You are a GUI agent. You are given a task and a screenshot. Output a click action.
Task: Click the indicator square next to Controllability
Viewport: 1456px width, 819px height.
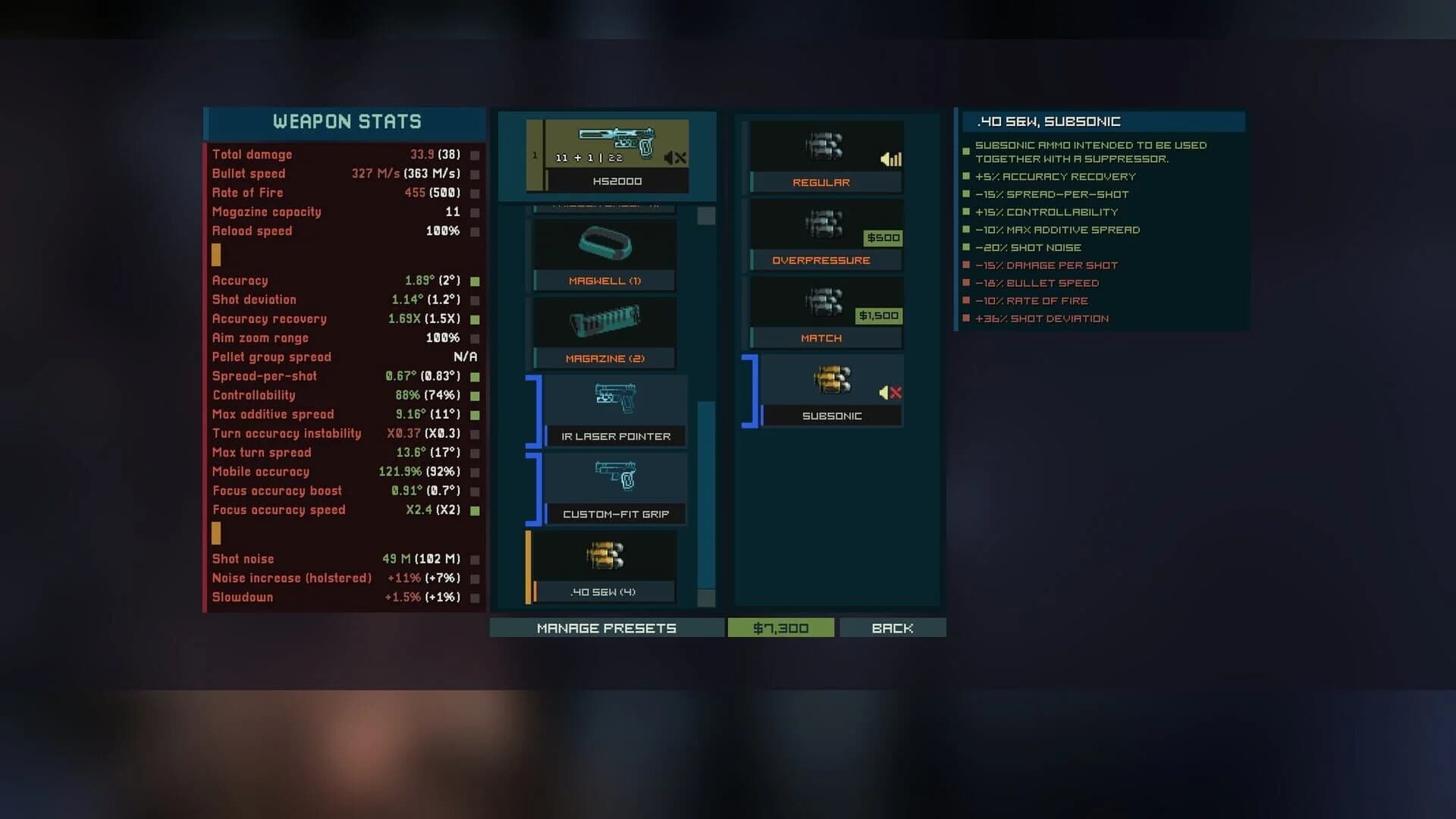coord(475,395)
